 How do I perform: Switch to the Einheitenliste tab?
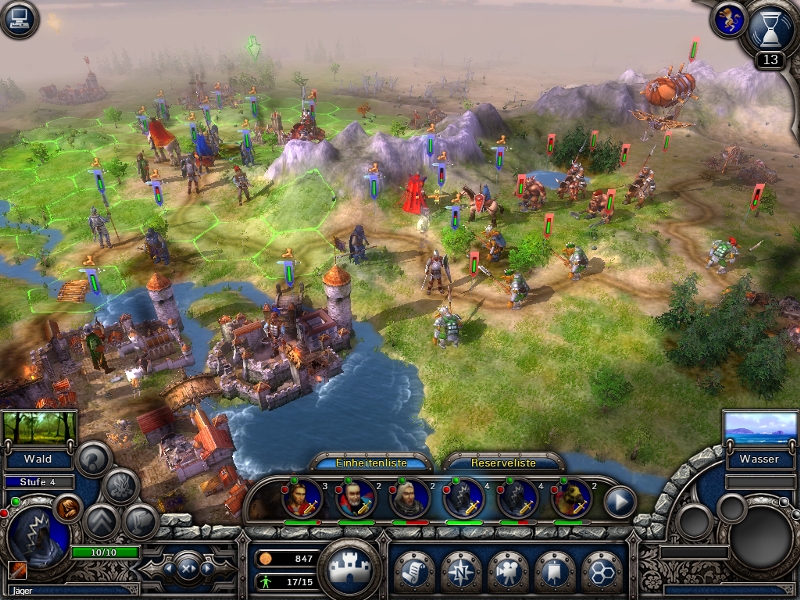(371, 463)
